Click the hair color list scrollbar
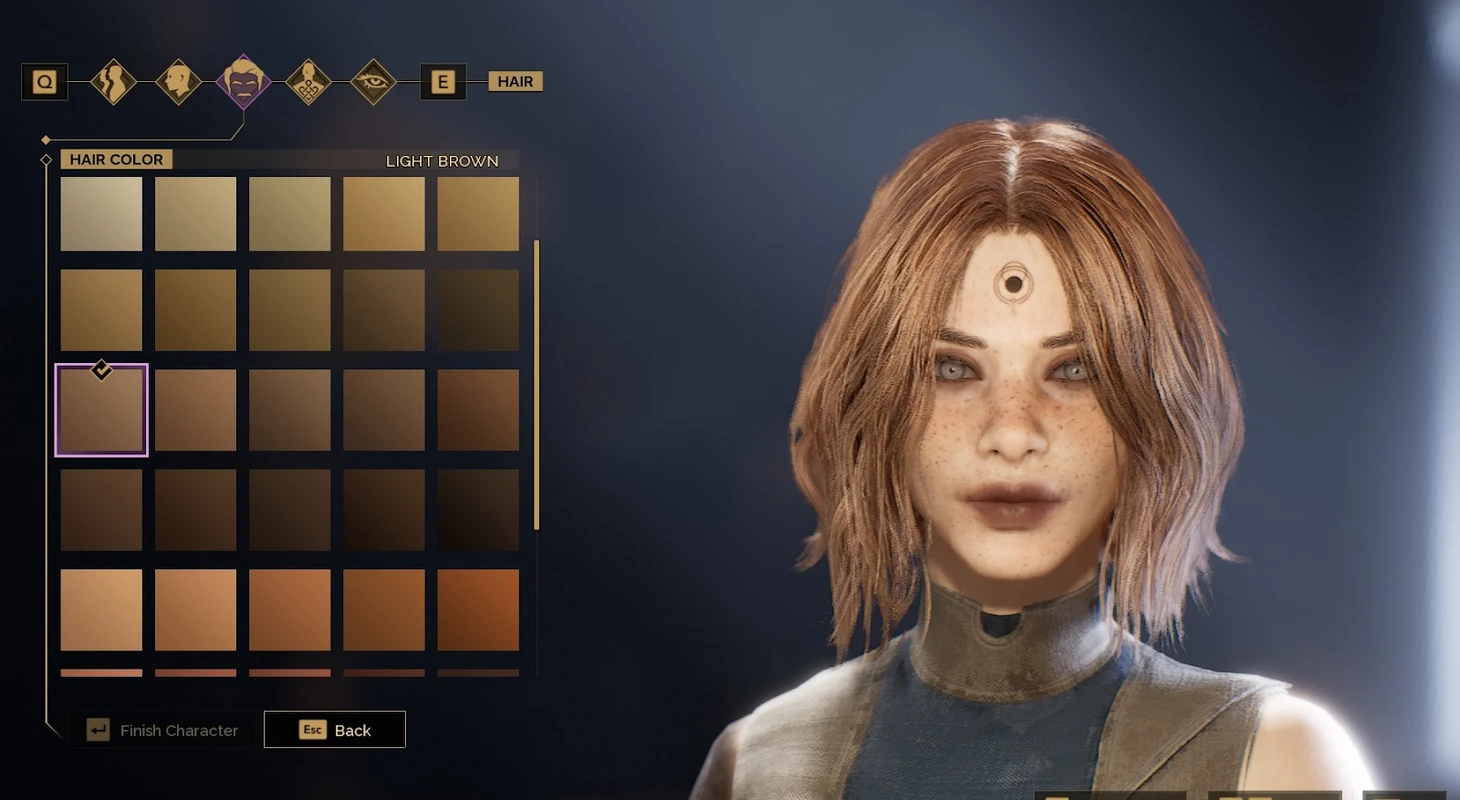1460x800 pixels. click(537, 384)
